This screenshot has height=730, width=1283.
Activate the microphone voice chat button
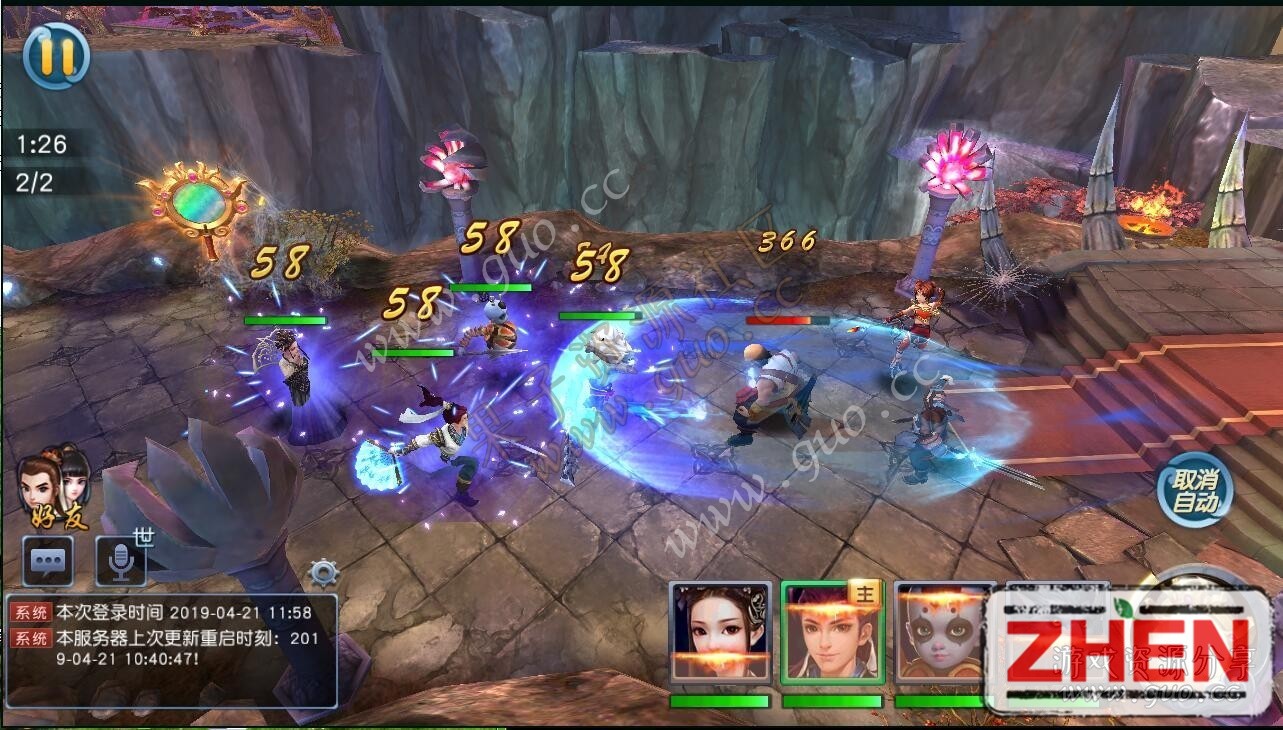pos(121,562)
